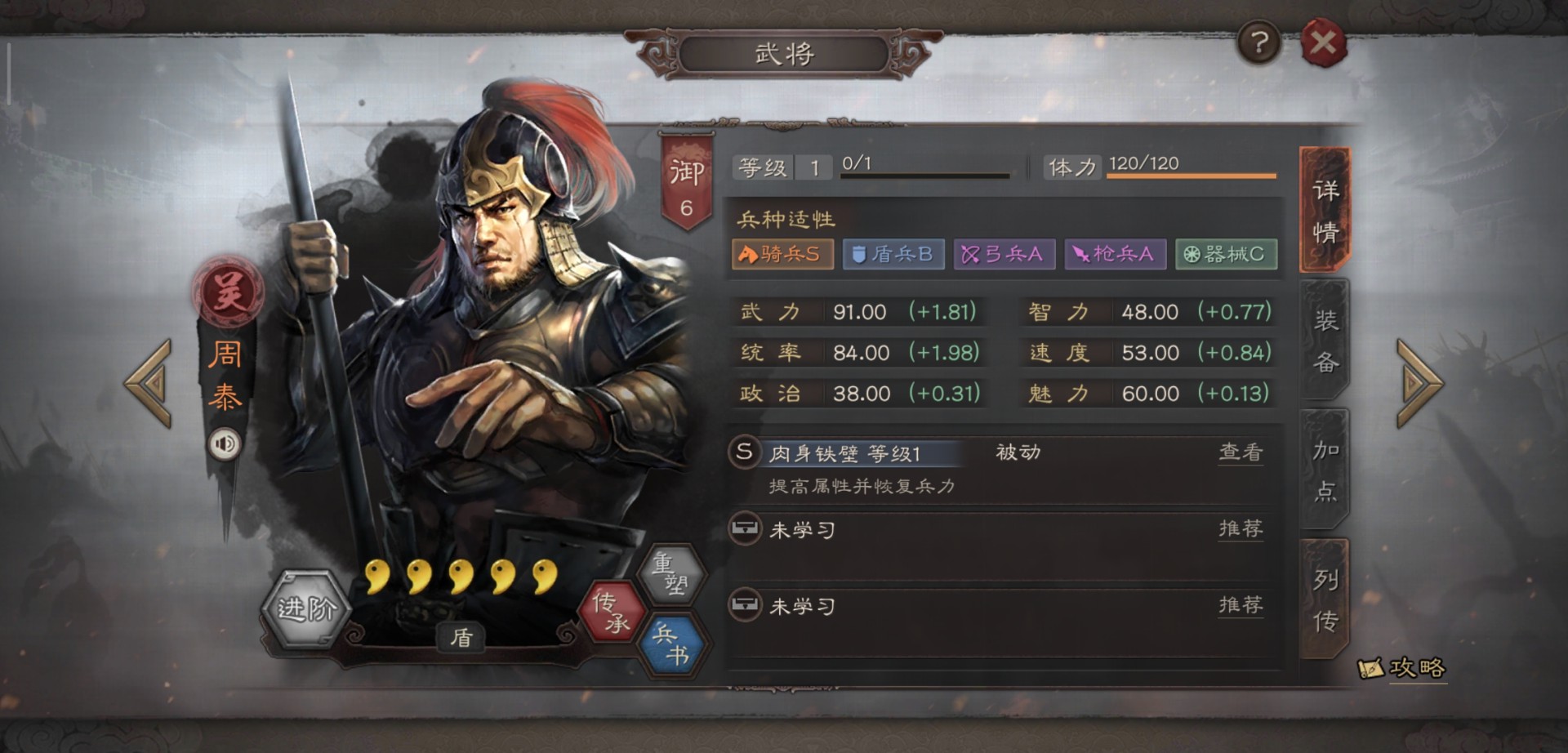Open the help question mark icon

click(1258, 41)
